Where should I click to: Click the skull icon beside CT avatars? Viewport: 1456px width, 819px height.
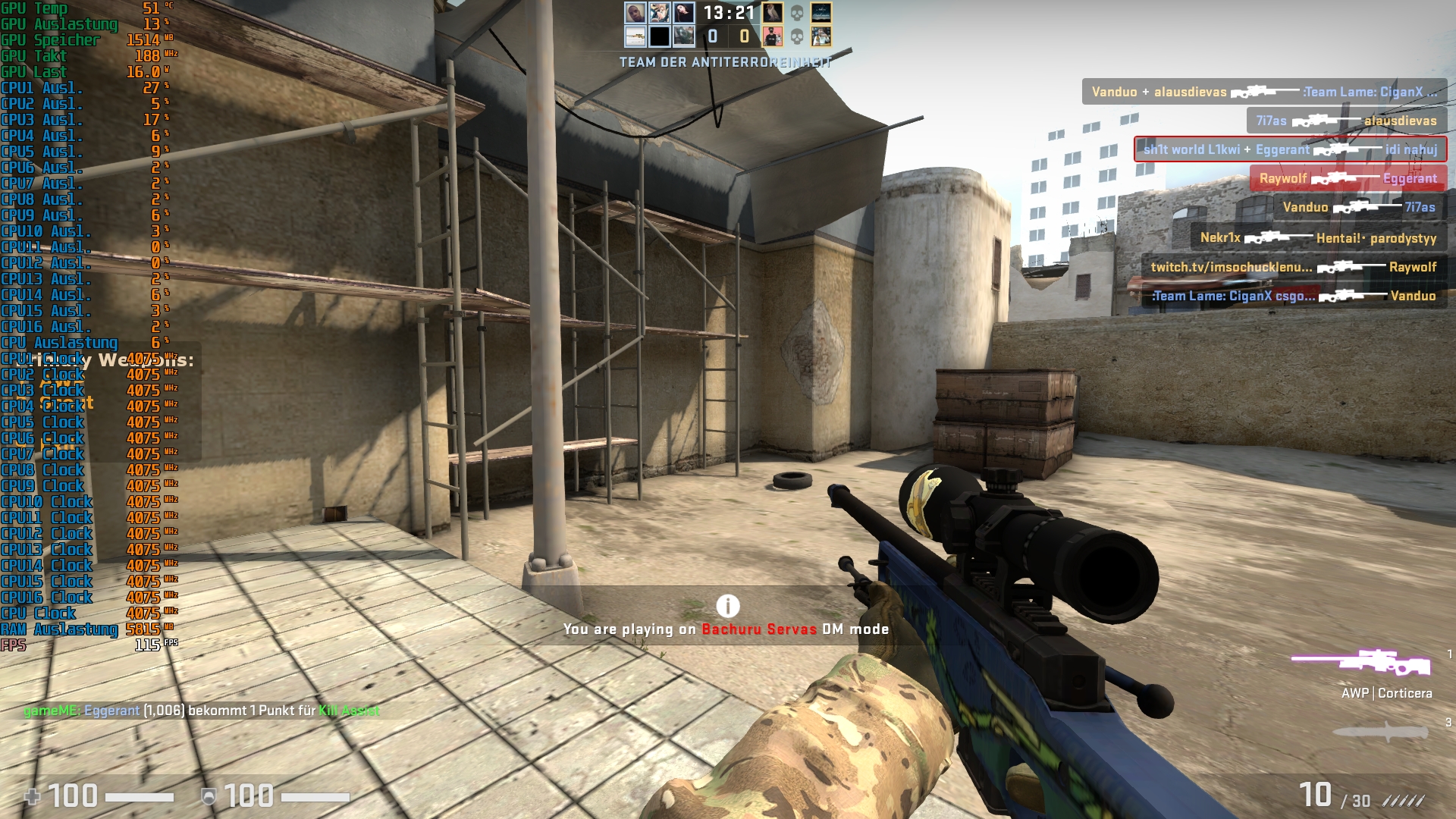(x=795, y=14)
